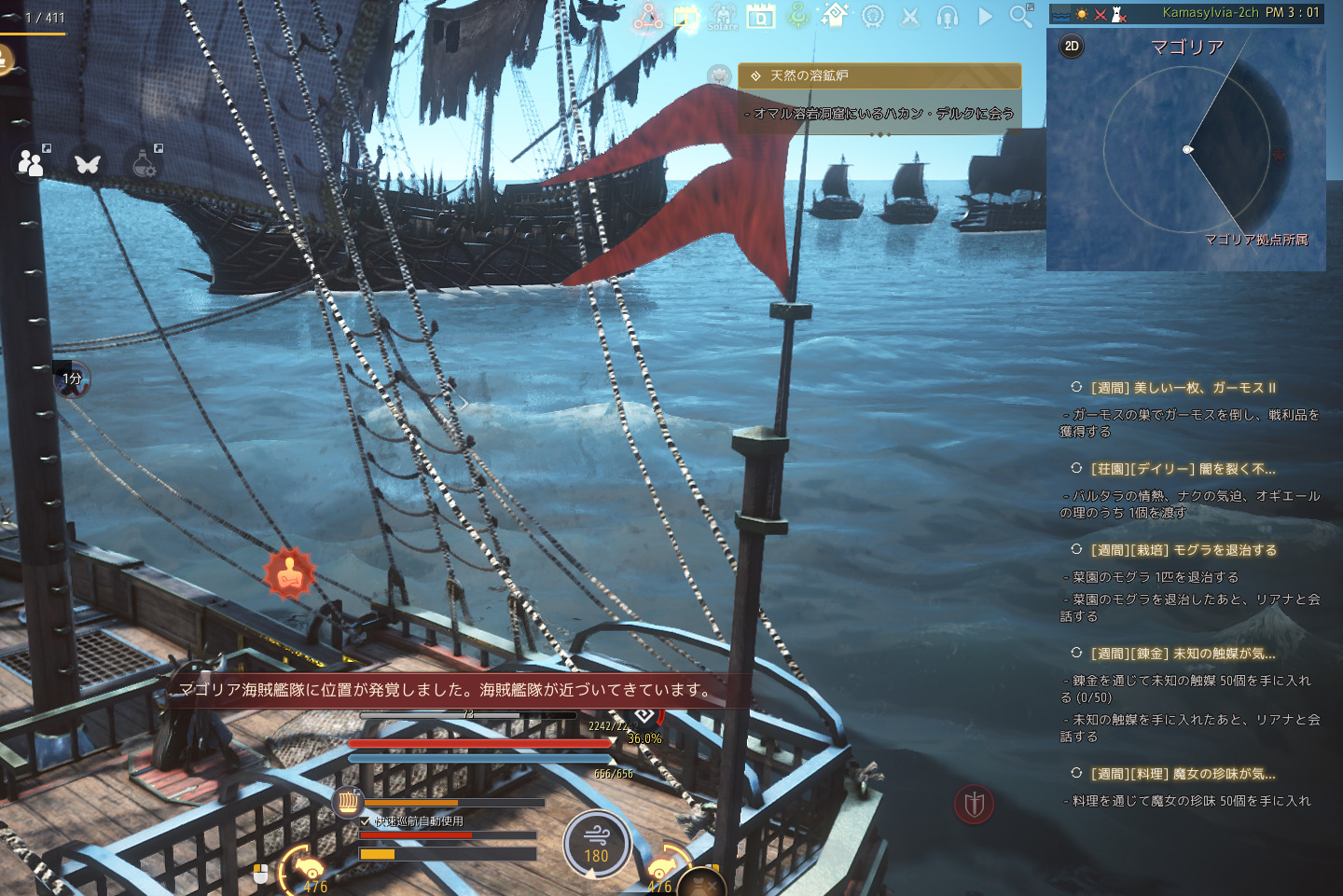Click the glowing enhancement arrow icon top bar

(x=837, y=15)
